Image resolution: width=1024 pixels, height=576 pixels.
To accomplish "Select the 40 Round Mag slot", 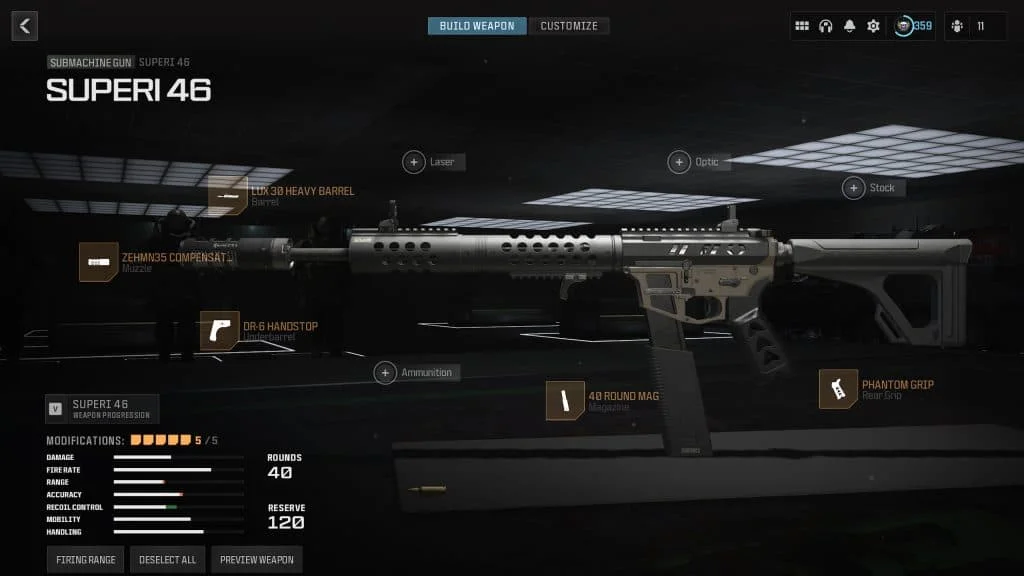I will (565, 401).
